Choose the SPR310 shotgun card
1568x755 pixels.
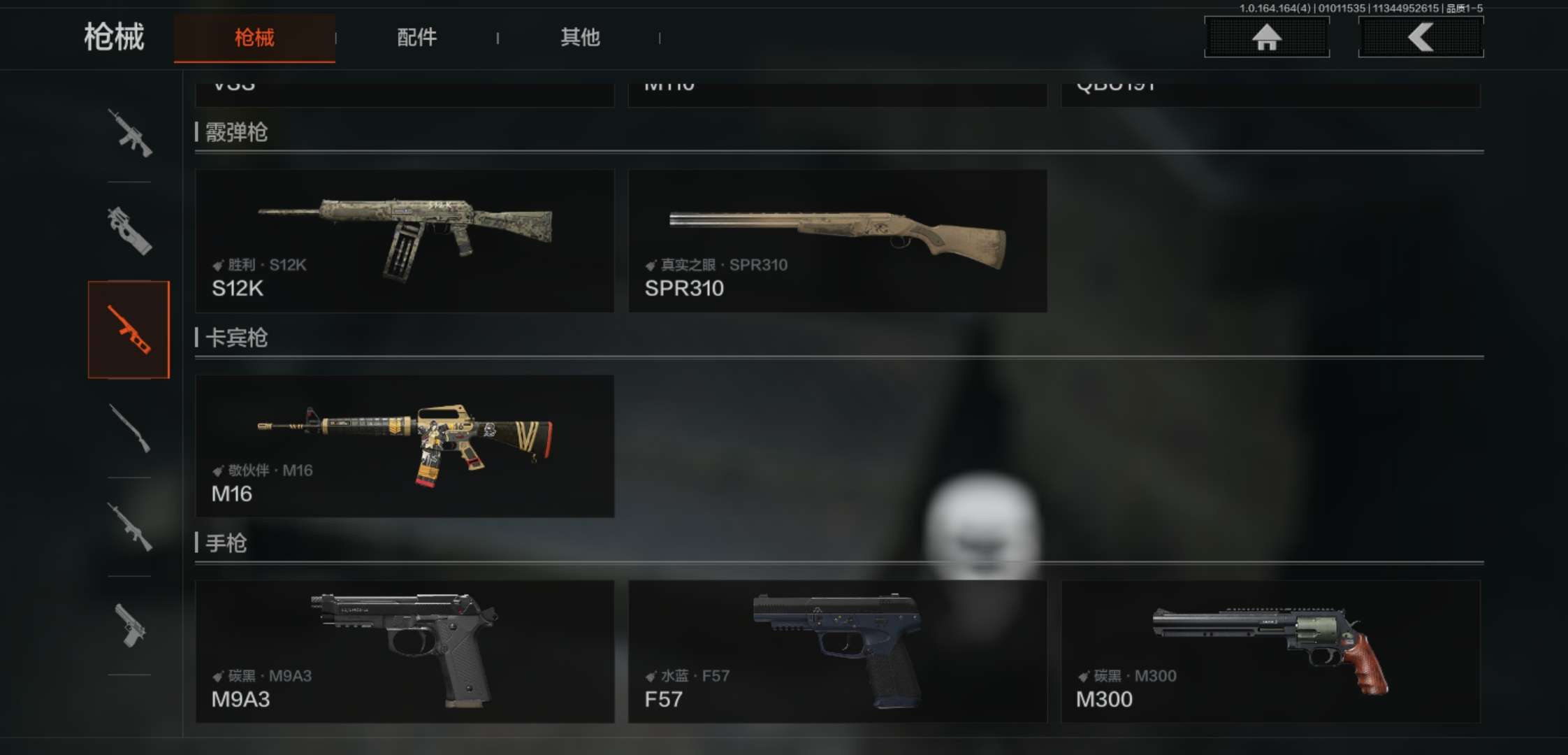tap(837, 240)
